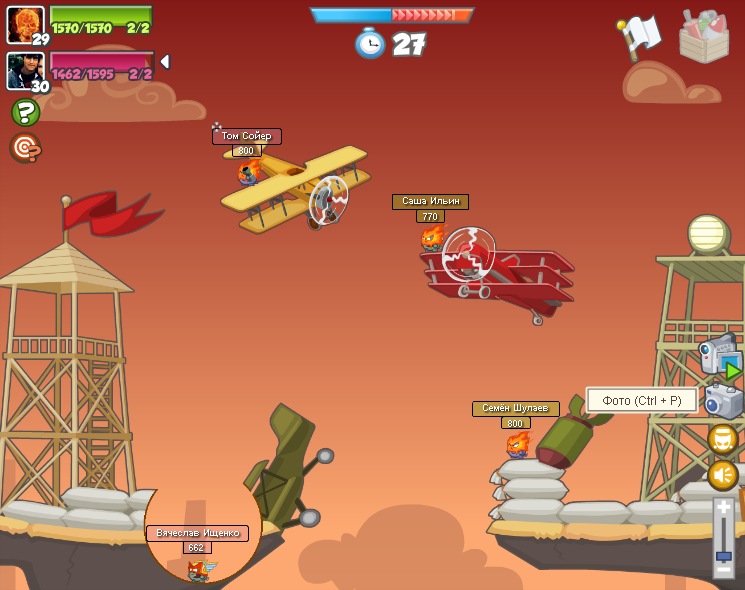This screenshot has height=590, width=745.
Task: Open the weapons crate inventory
Action: pyautogui.click(x=704, y=37)
